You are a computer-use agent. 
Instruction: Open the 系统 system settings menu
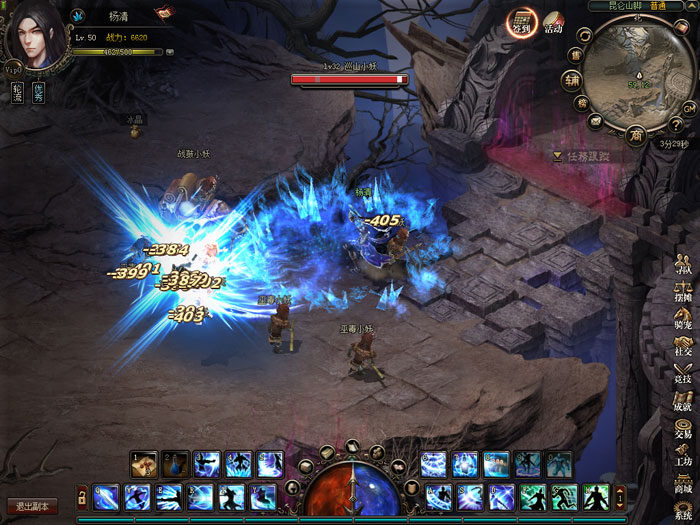point(684,510)
